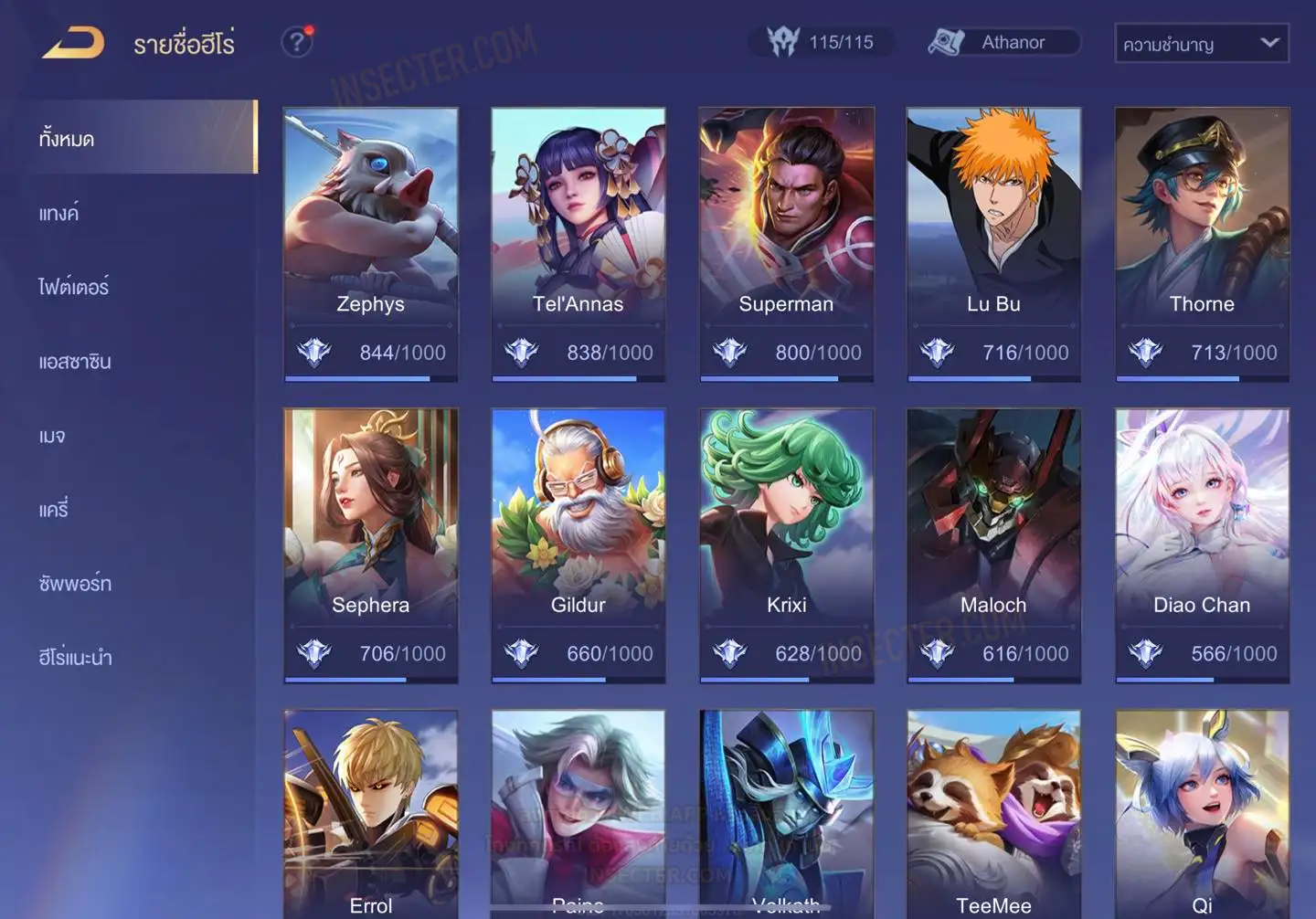Select the Zephys hero card
Image resolution: width=1316 pixels, height=919 pixels.
tap(370, 244)
